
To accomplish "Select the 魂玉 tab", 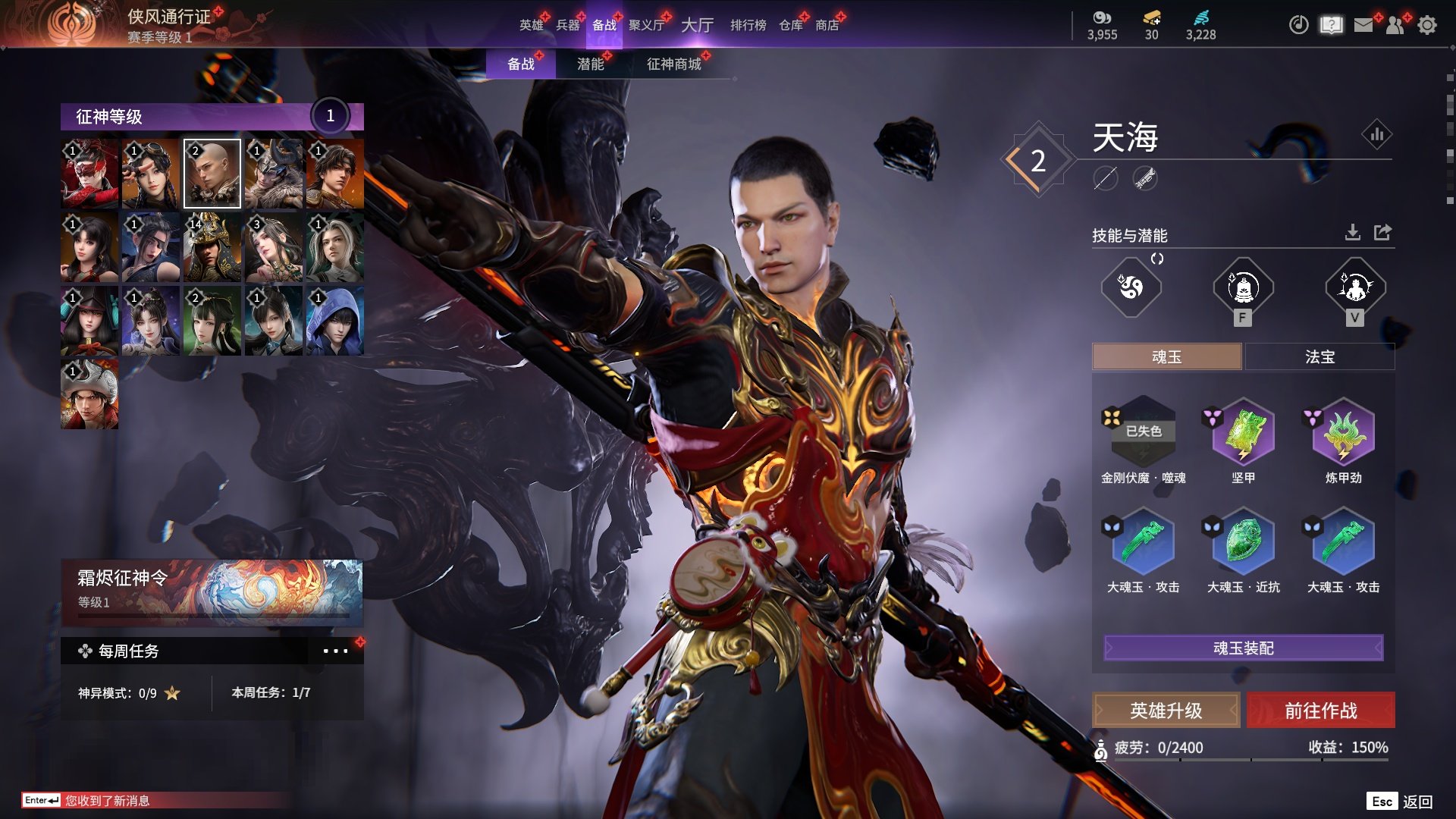I will [1166, 356].
